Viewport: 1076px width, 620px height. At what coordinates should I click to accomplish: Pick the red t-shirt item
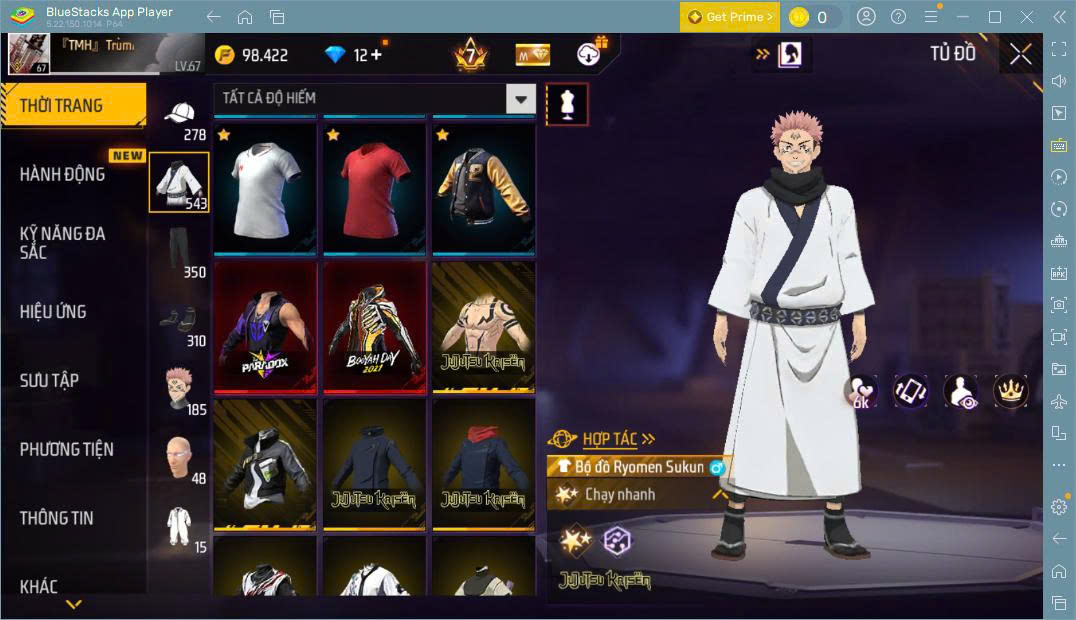tap(374, 187)
